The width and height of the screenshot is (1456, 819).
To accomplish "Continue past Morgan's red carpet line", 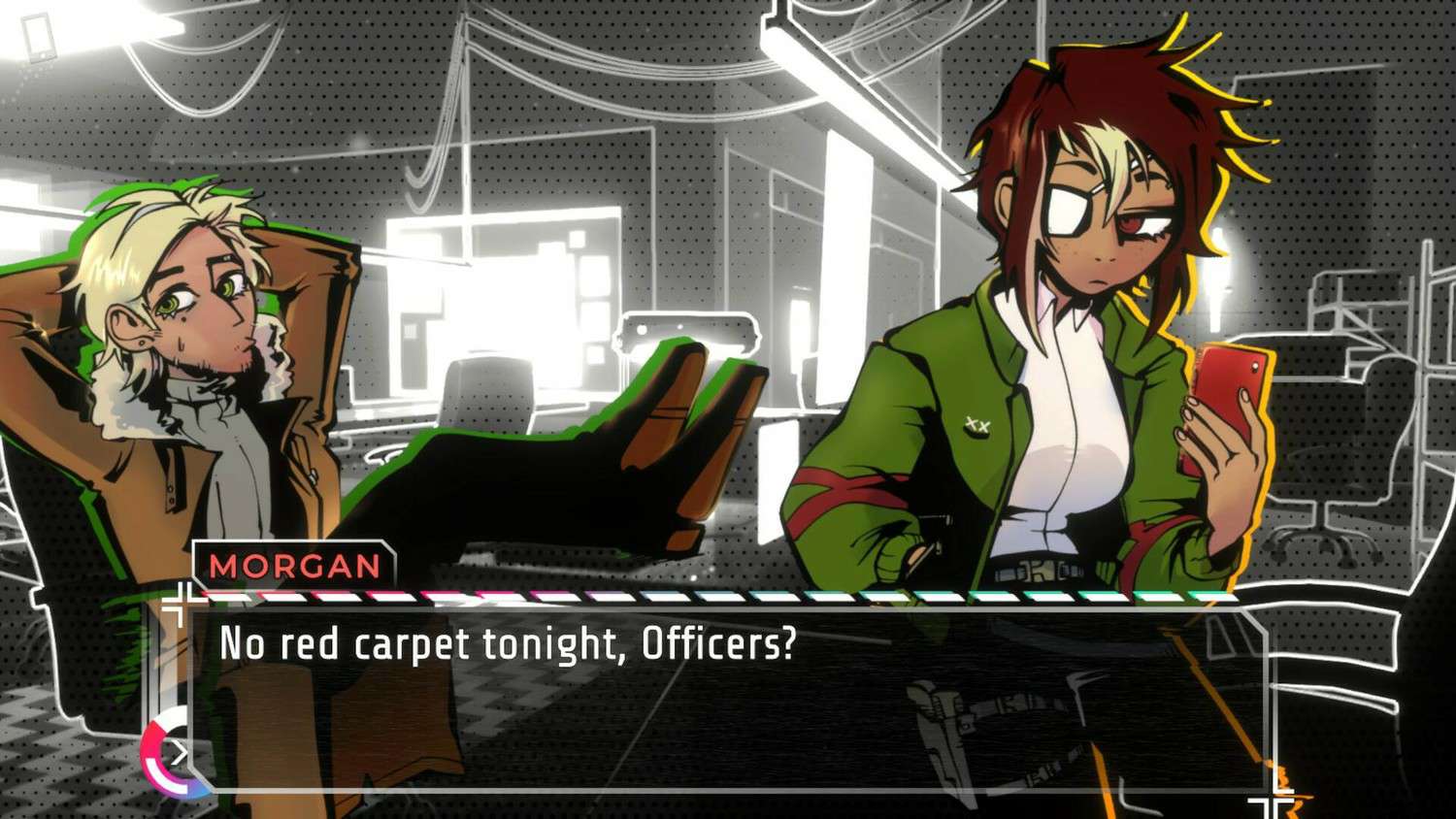I will coord(728,699).
